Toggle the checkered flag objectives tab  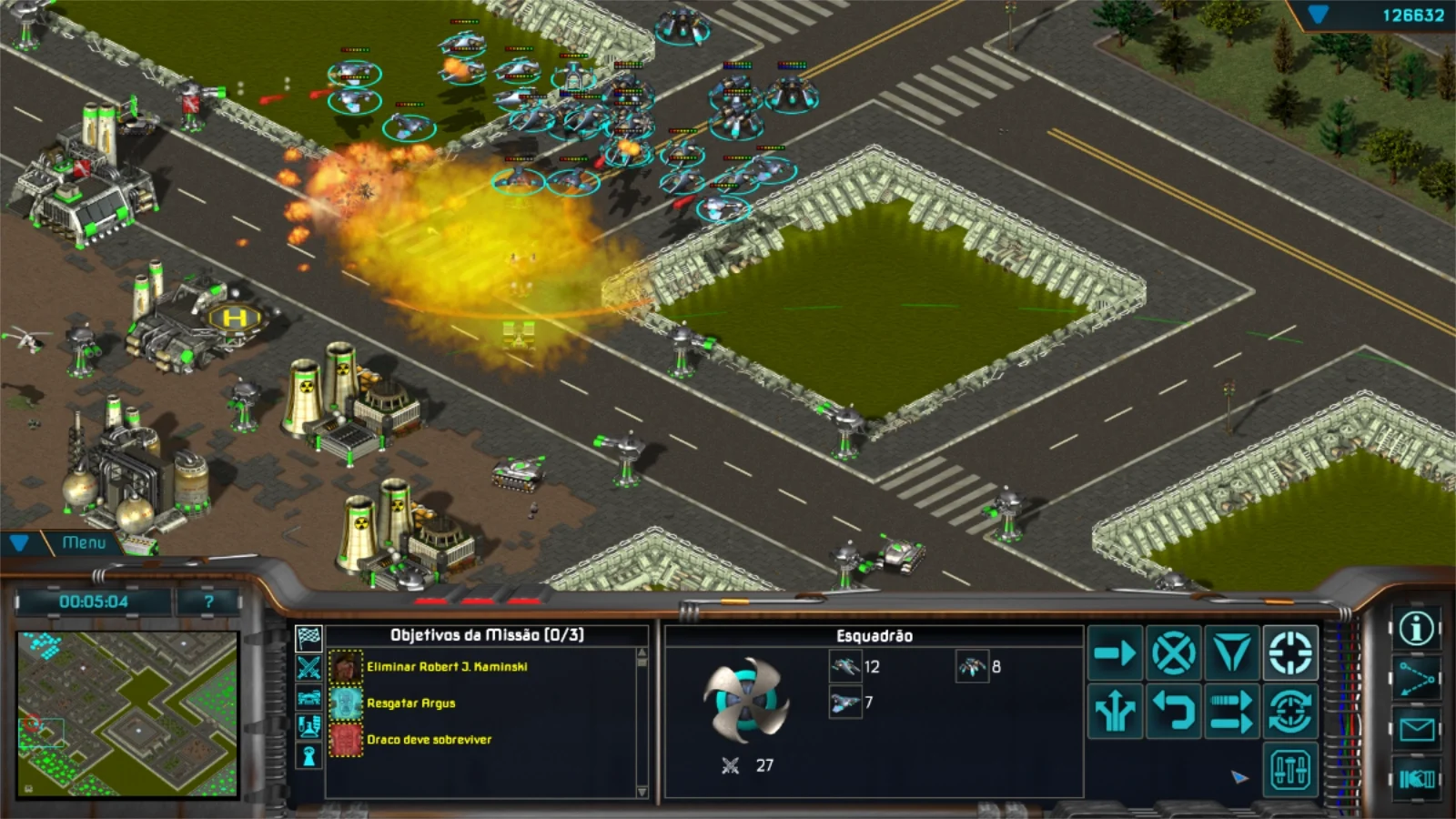coord(308,637)
